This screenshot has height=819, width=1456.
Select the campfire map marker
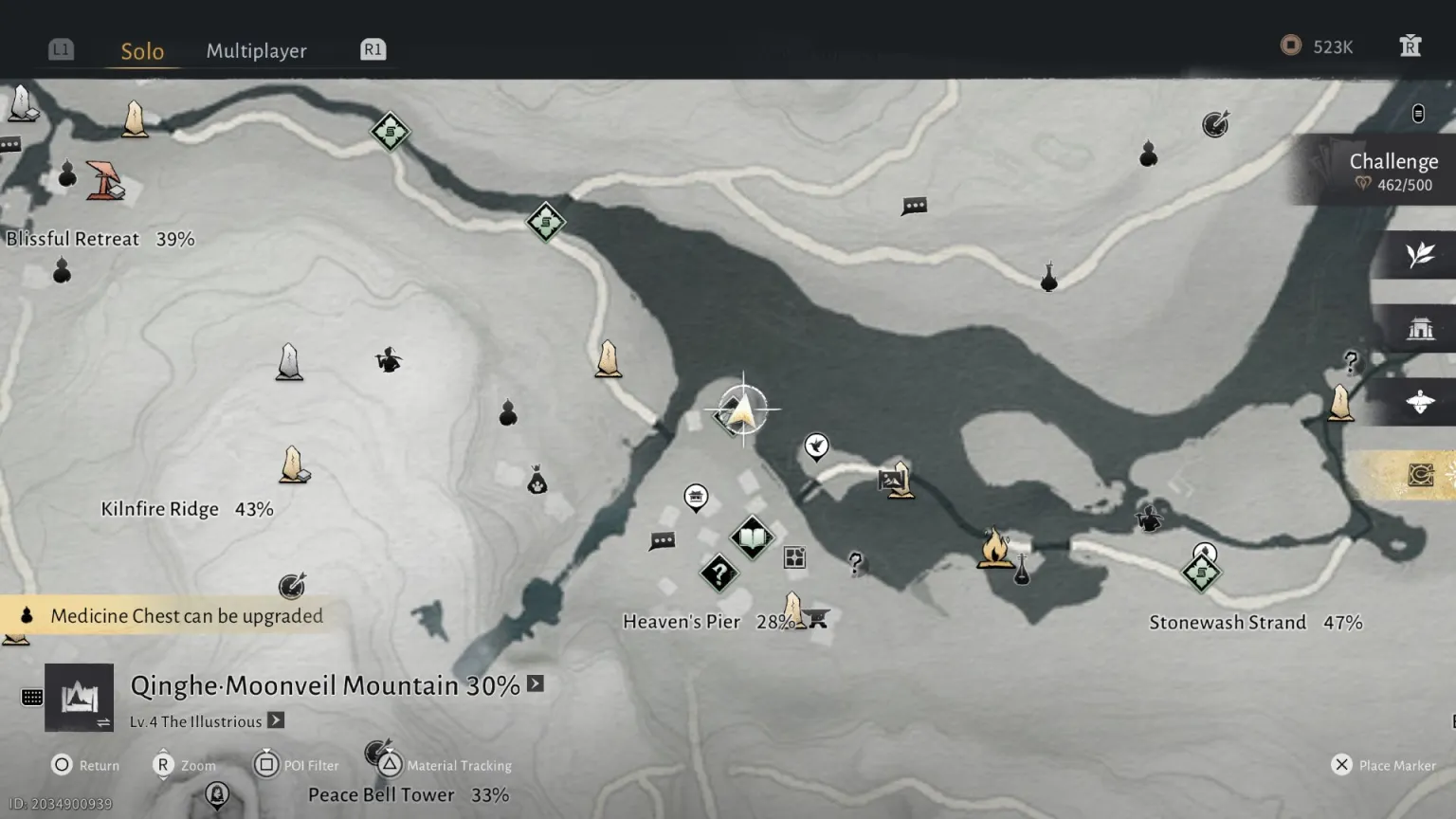pyautogui.click(x=994, y=549)
